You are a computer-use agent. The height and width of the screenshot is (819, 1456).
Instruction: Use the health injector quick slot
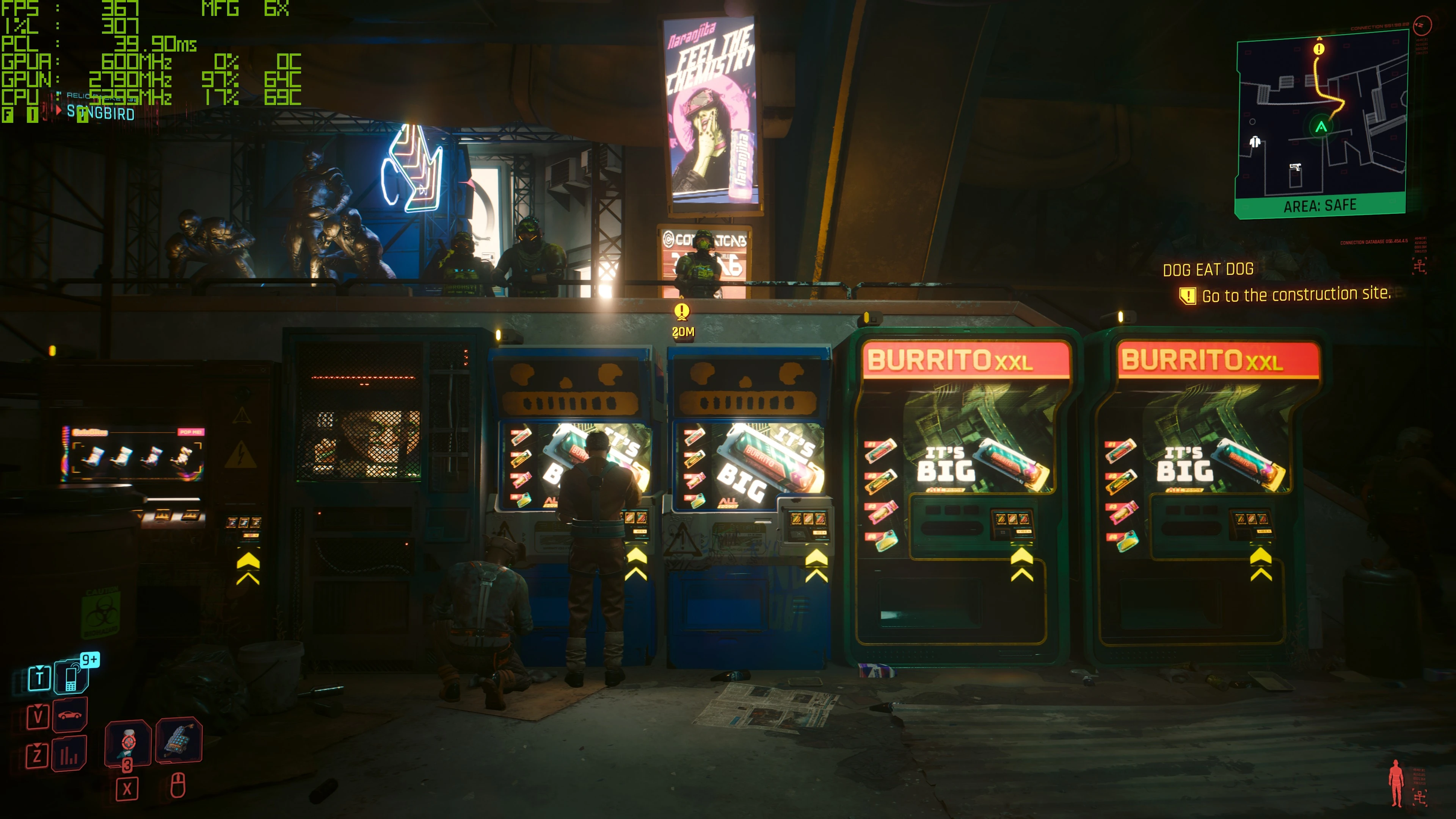pos(128,743)
